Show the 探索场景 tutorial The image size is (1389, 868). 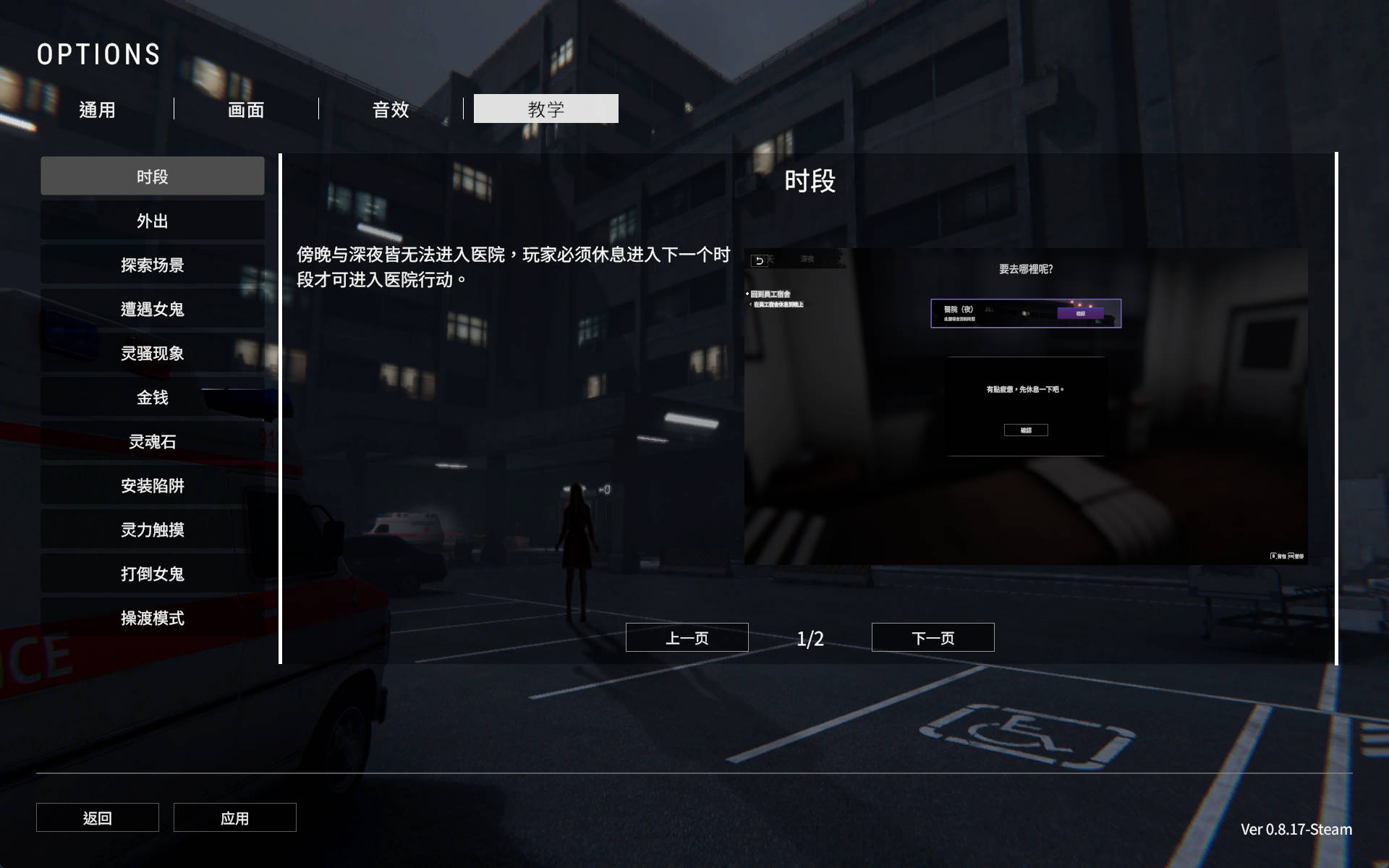coord(152,265)
